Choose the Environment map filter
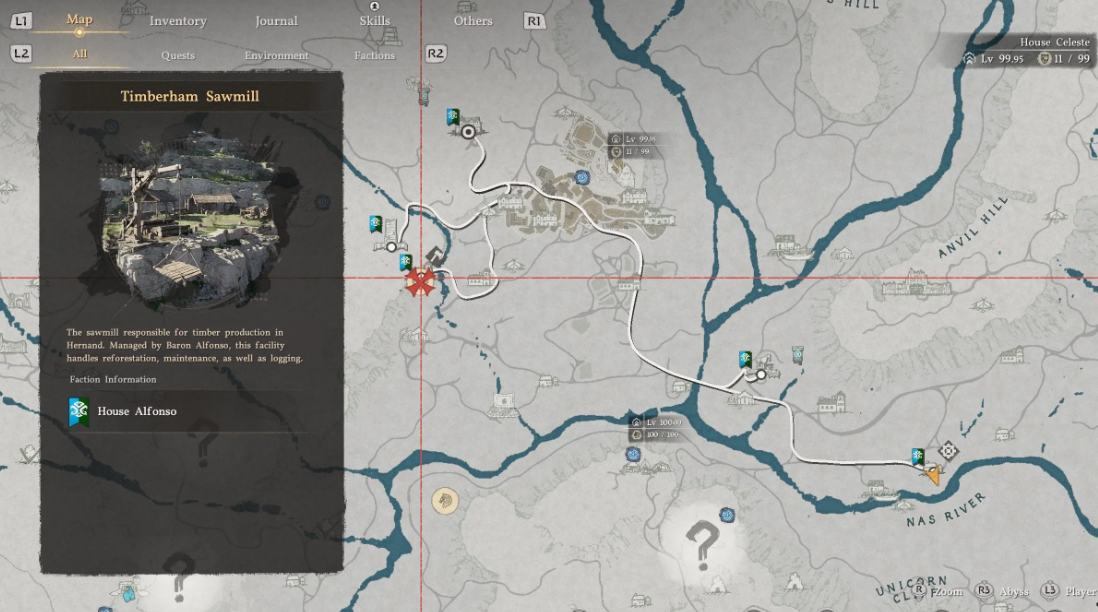The width and height of the screenshot is (1098, 612). [x=276, y=55]
